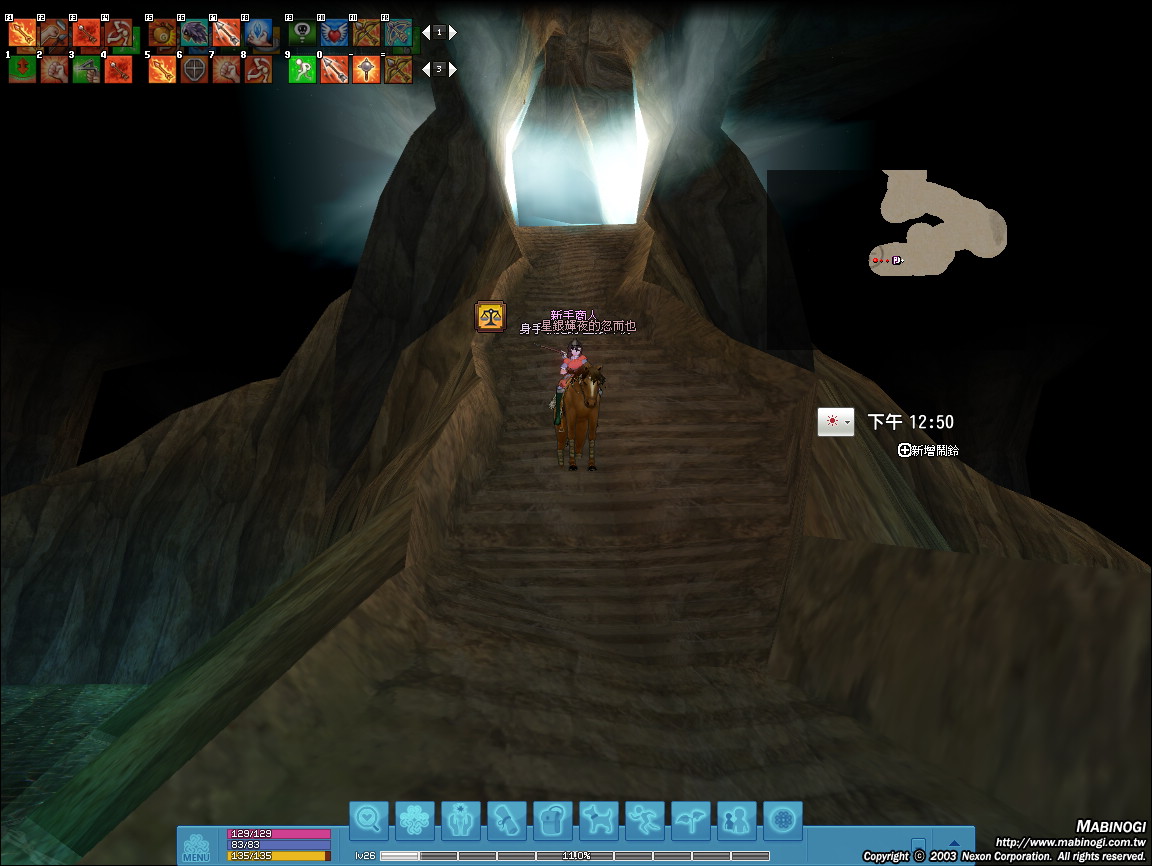Open the character figure window
This screenshot has height=866, width=1152.
tap(461, 820)
